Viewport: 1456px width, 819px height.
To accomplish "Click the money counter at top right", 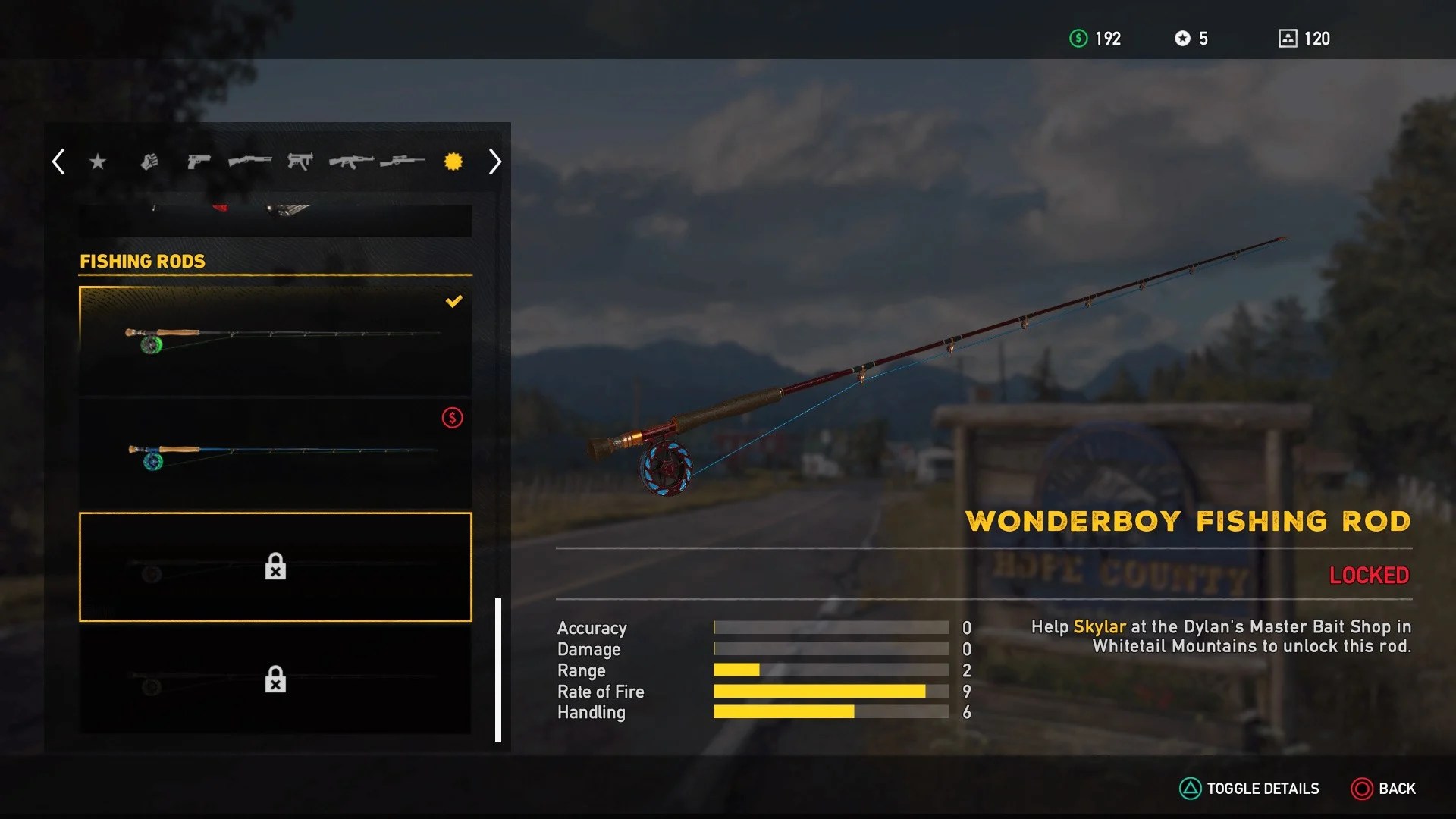I will pos(1096,39).
